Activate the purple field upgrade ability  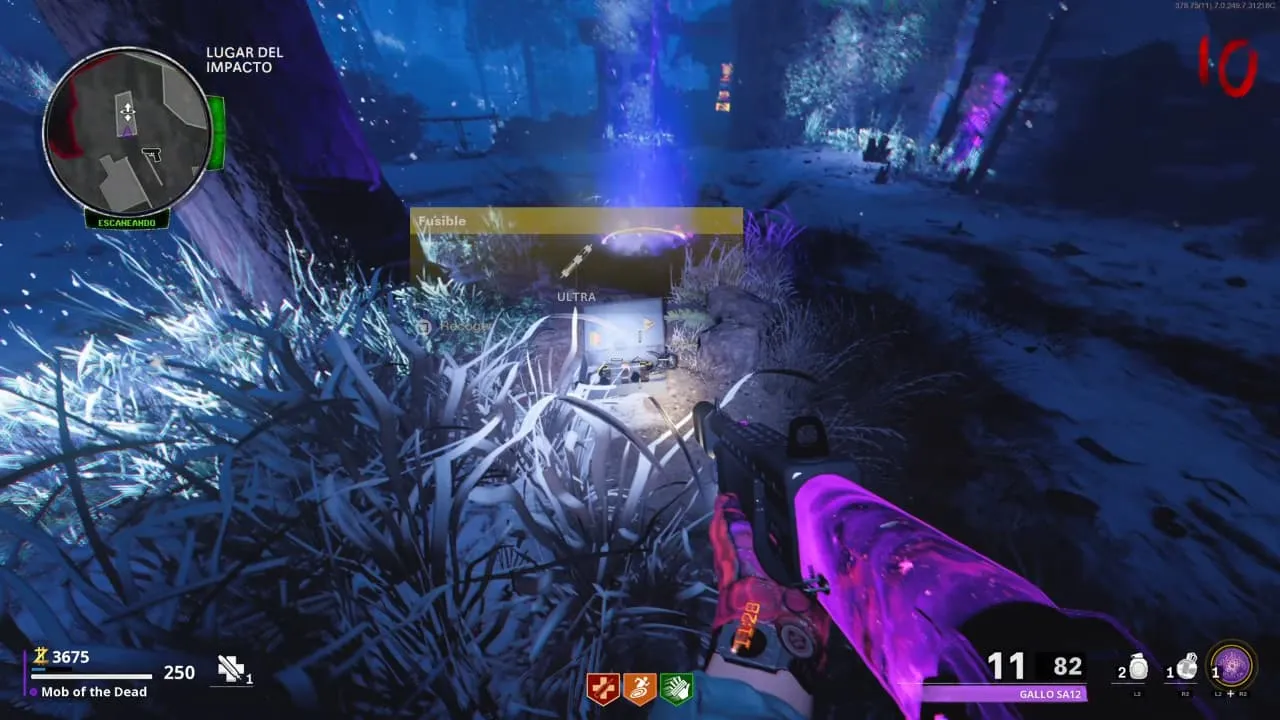pyautogui.click(x=1232, y=665)
